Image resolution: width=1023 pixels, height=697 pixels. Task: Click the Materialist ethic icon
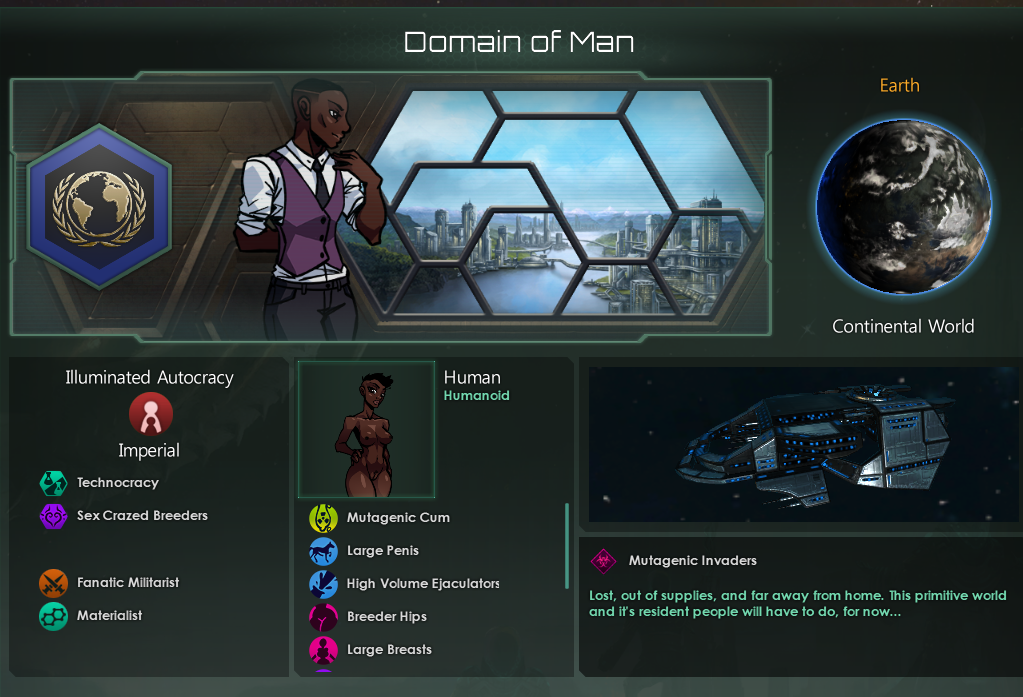click(x=53, y=616)
